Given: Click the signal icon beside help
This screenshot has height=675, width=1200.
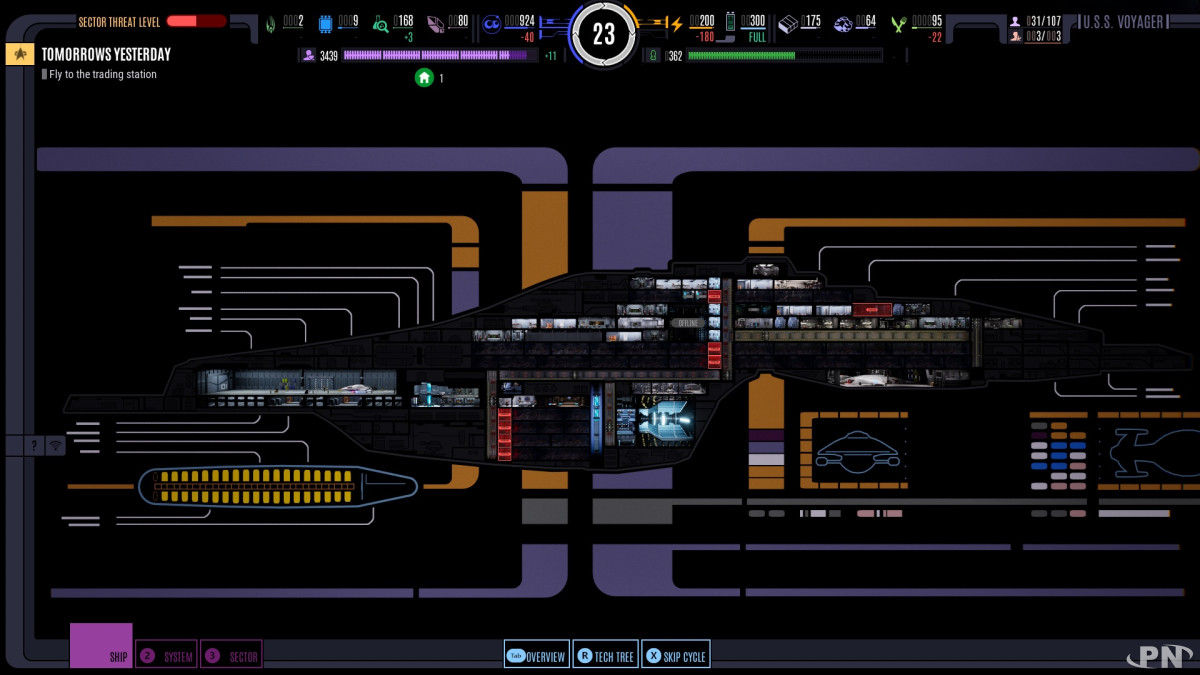Looking at the screenshot, I should (x=55, y=446).
